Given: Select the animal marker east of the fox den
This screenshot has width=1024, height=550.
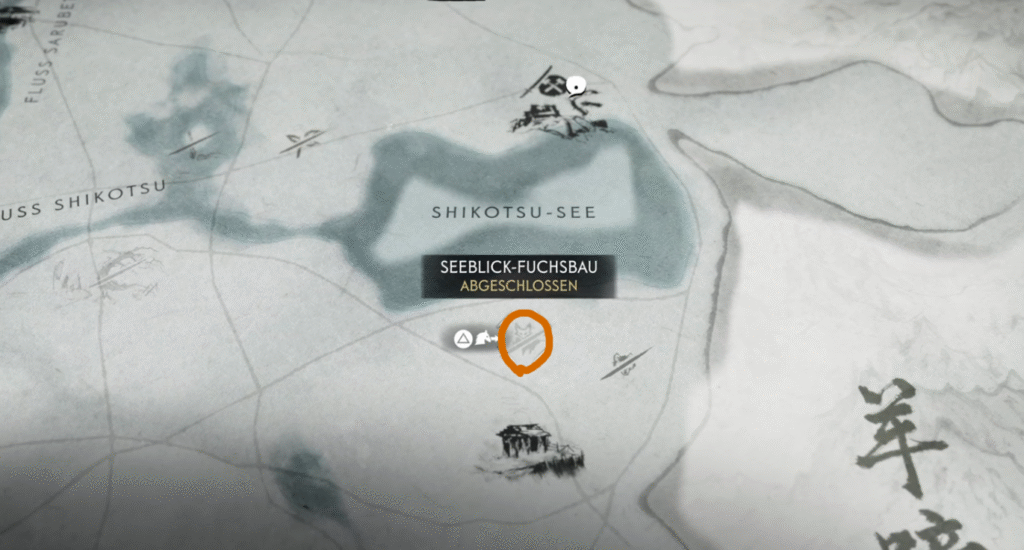Looking at the screenshot, I should 626,363.
